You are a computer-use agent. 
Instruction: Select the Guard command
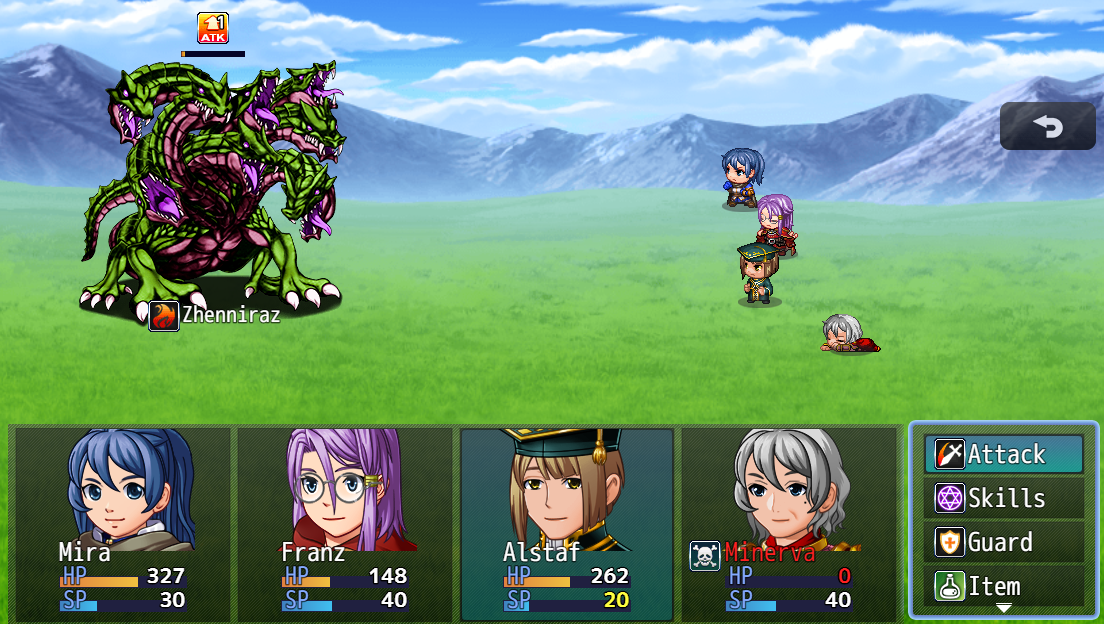click(1003, 542)
